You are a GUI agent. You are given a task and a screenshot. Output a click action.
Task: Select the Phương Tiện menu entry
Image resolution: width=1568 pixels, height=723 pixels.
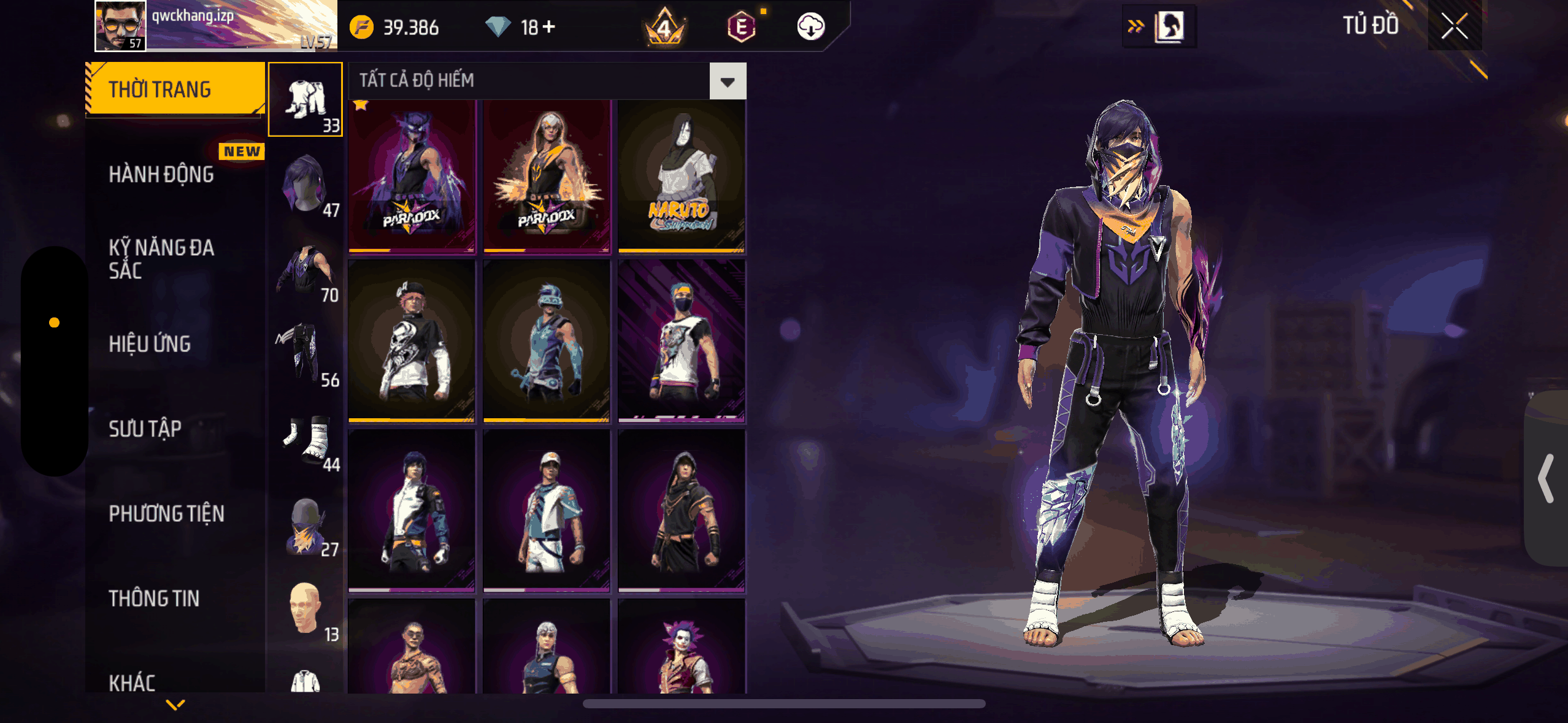(x=166, y=514)
